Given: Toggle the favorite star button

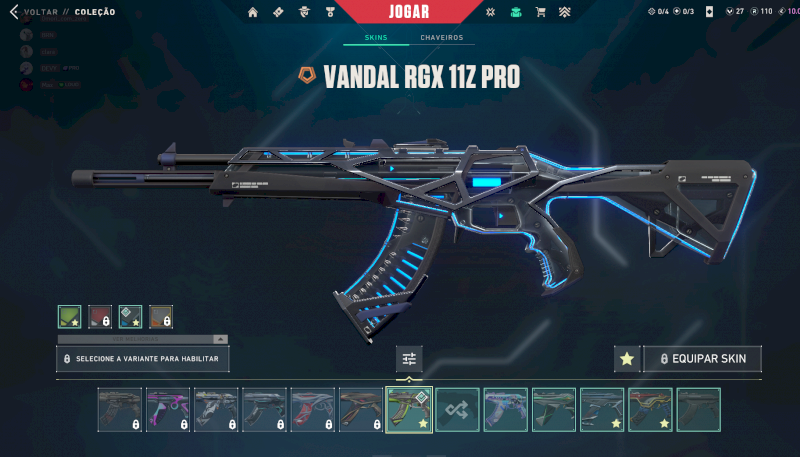Looking at the screenshot, I should (627, 359).
